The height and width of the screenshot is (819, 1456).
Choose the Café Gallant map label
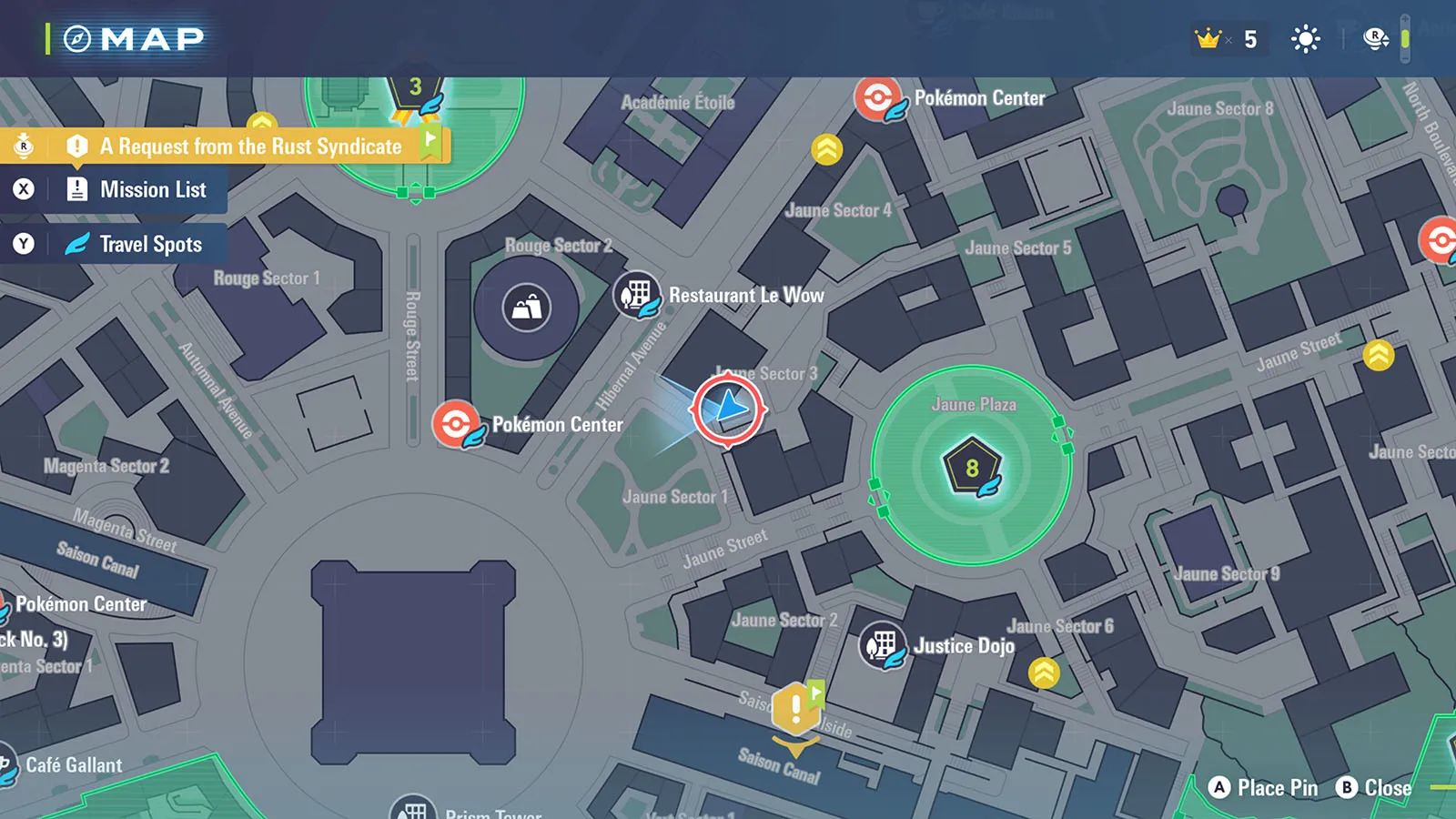click(x=73, y=765)
